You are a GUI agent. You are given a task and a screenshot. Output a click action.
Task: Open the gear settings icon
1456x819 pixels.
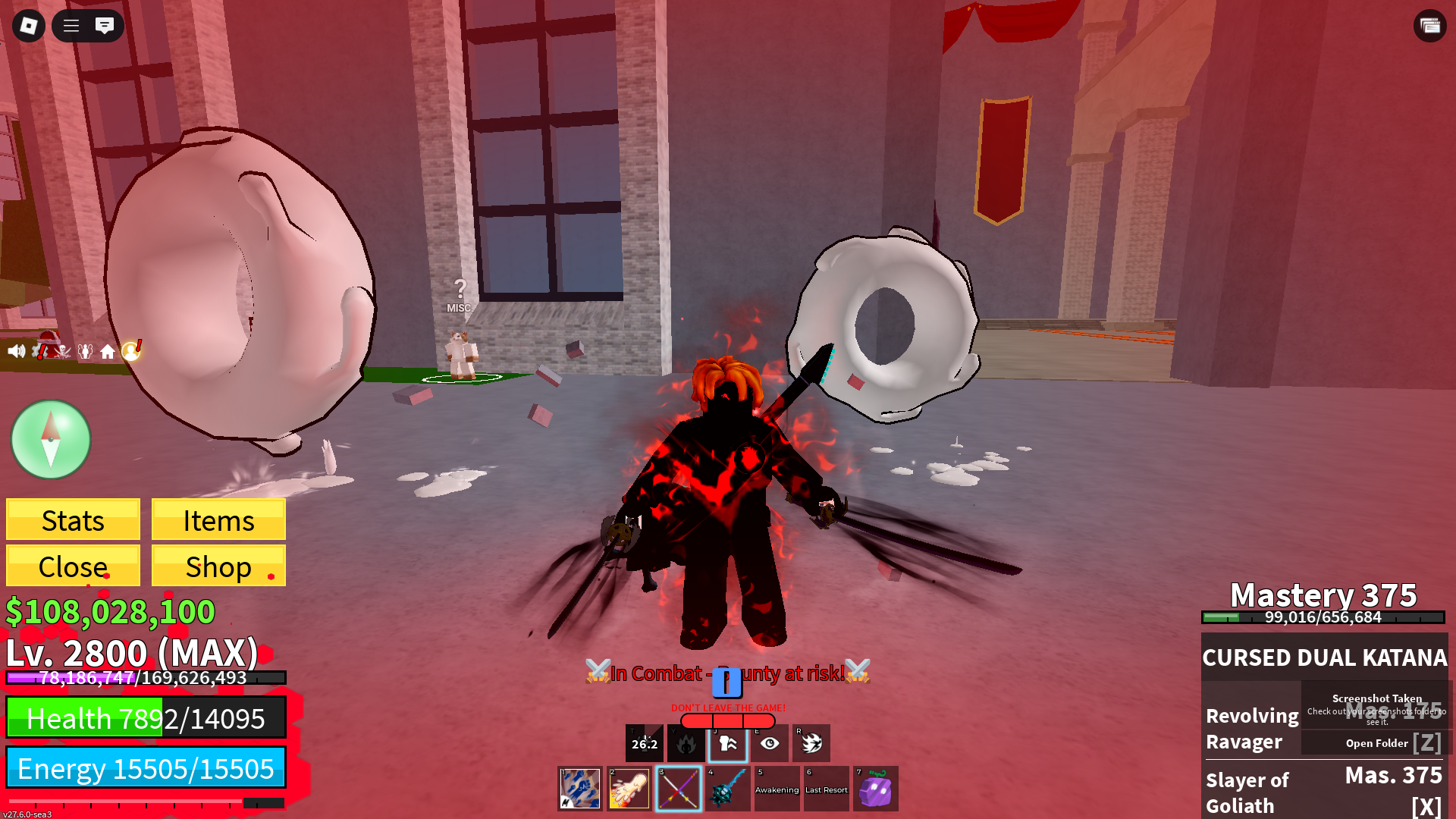pos(40,351)
